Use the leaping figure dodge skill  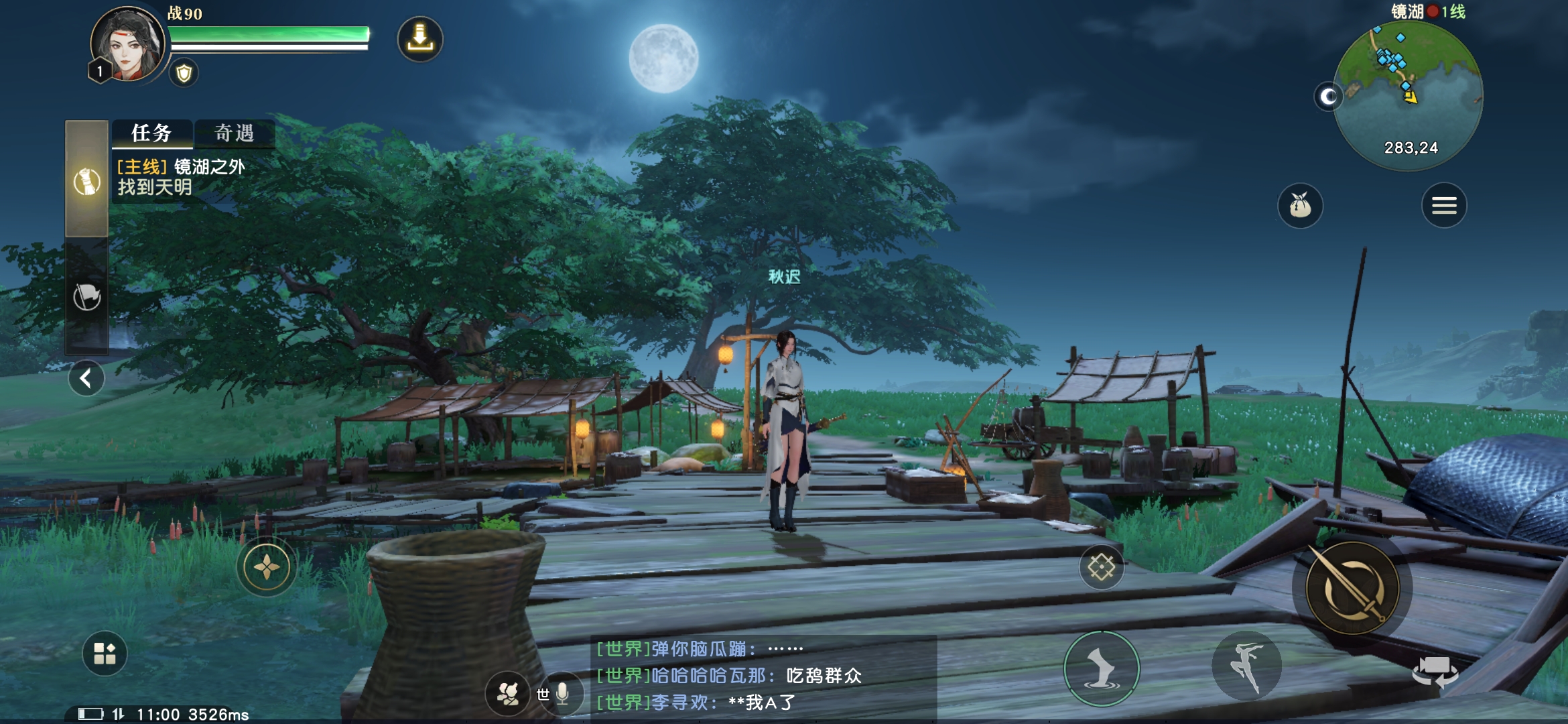pyautogui.click(x=1246, y=666)
